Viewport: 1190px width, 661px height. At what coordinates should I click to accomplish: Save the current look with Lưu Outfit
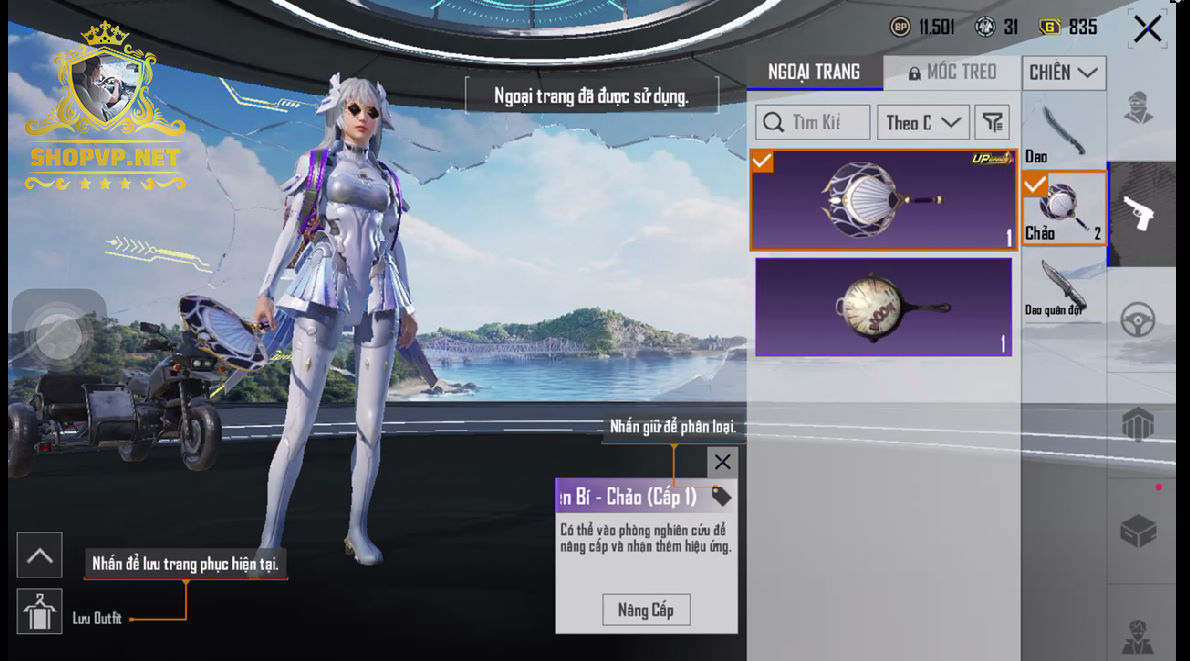coord(40,613)
